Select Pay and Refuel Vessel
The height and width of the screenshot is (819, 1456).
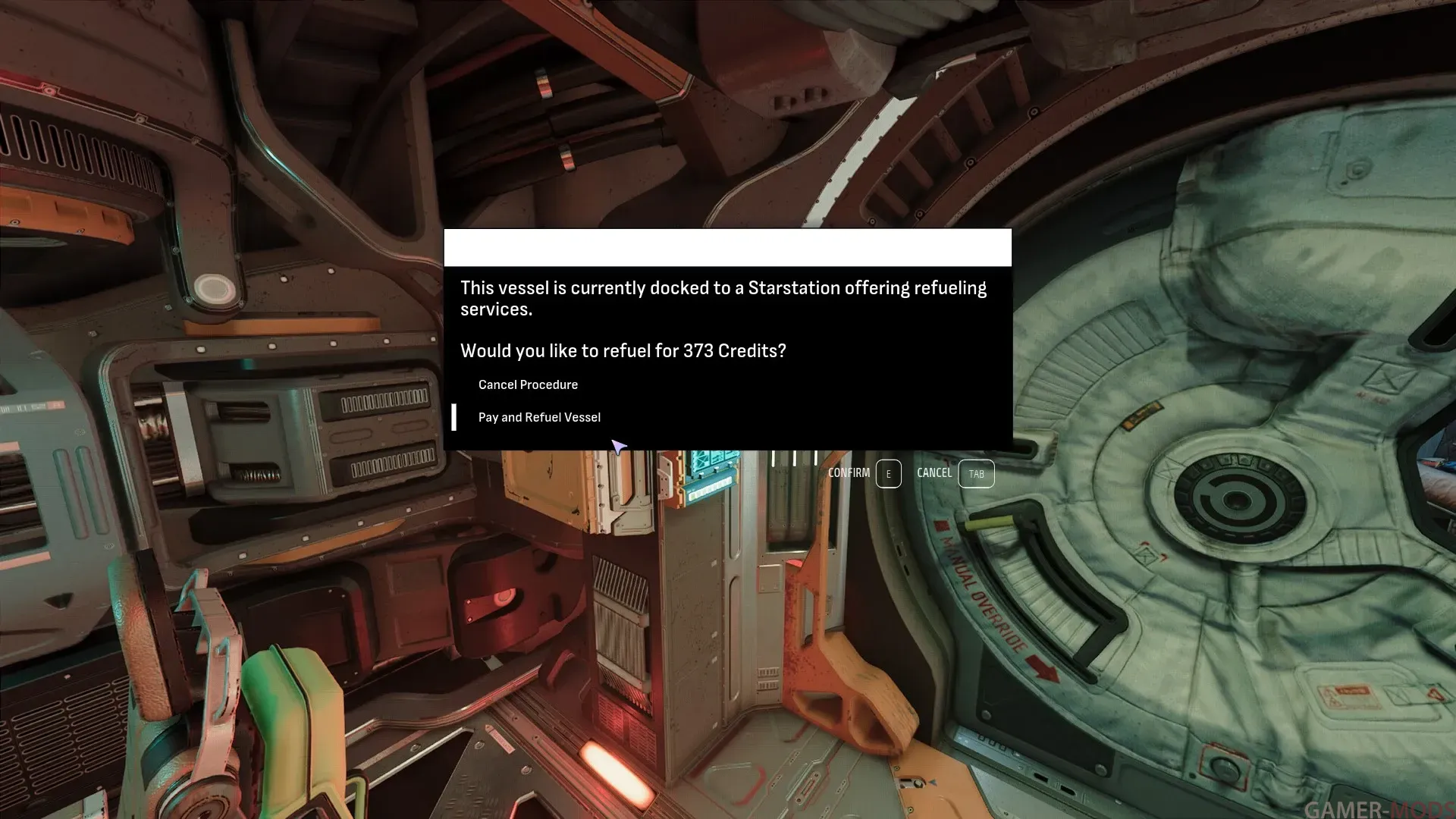pyautogui.click(x=539, y=418)
